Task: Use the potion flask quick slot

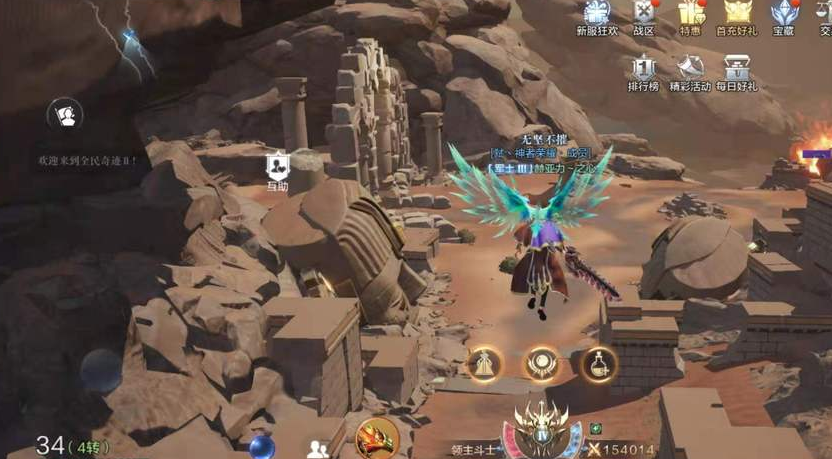Action: tap(599, 364)
